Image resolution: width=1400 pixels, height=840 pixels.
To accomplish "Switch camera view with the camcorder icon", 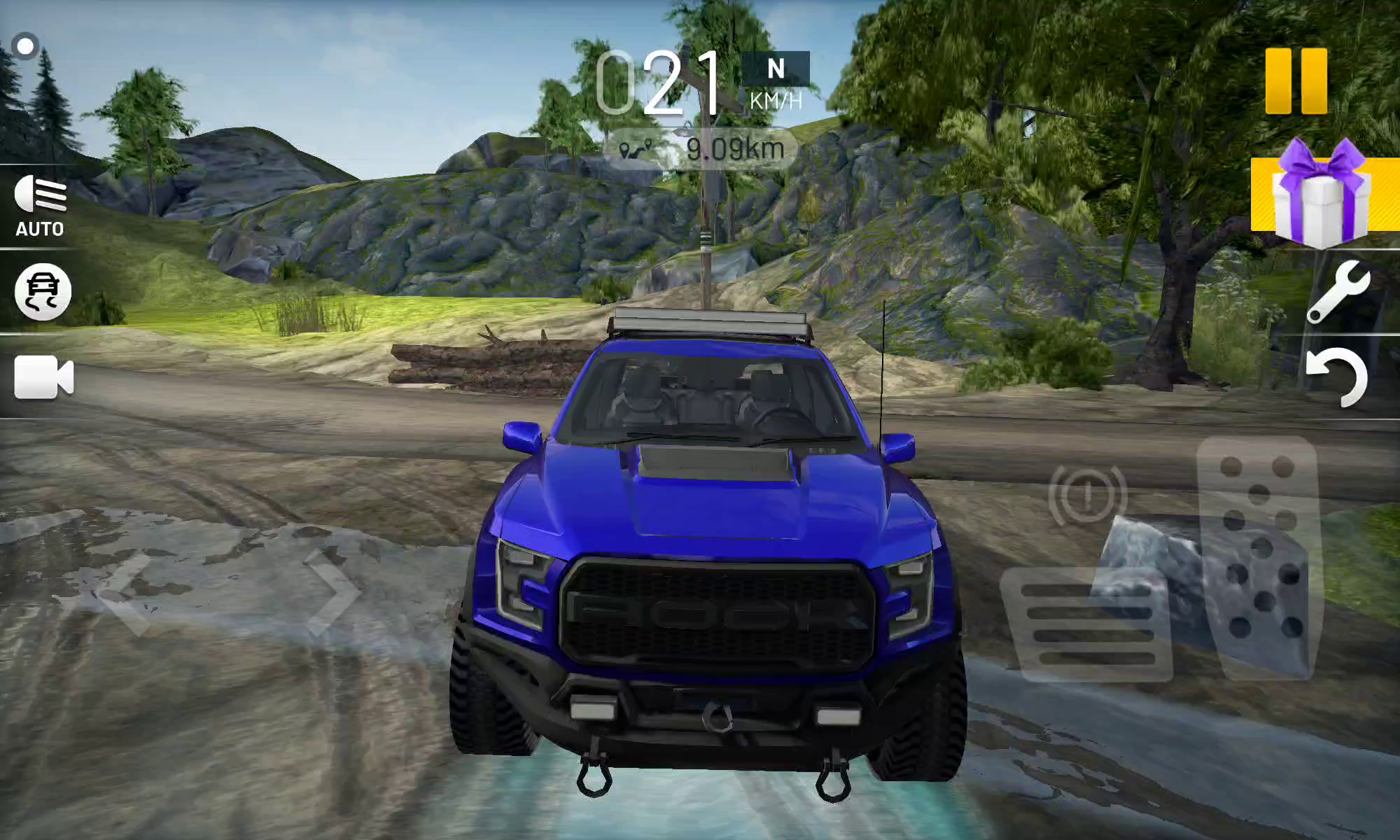I will click(x=43, y=377).
